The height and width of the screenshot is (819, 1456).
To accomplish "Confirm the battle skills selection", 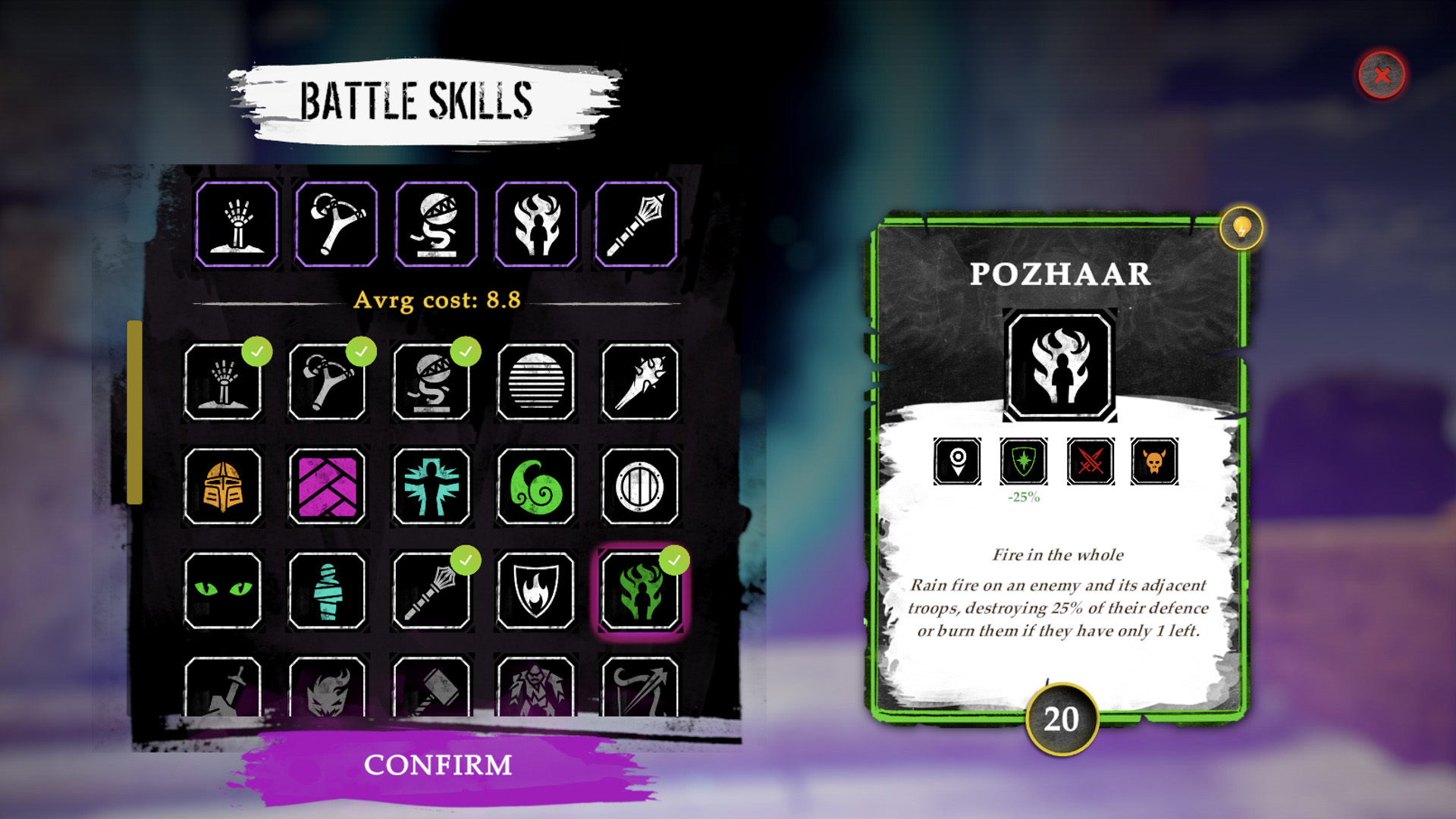I will point(438,765).
